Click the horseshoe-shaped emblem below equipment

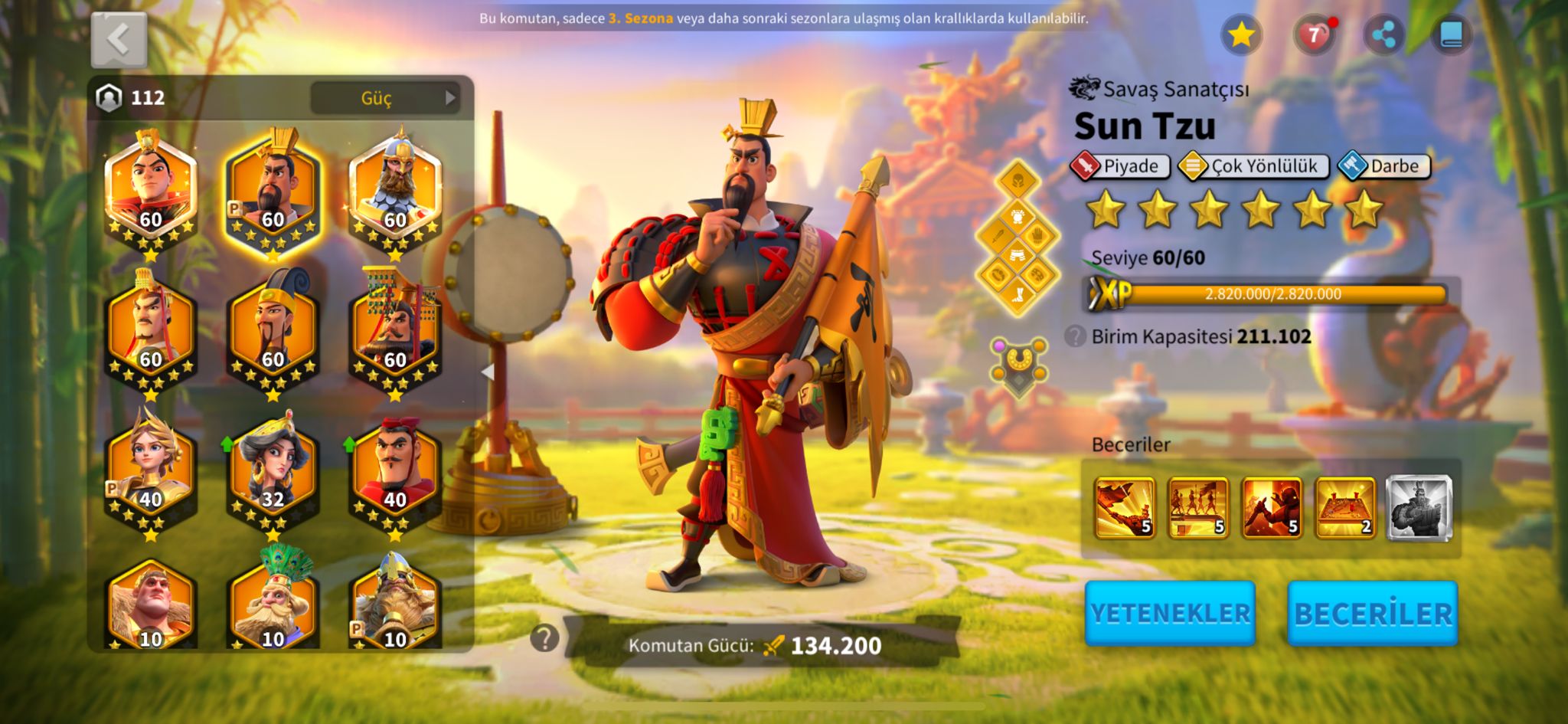coord(1018,364)
